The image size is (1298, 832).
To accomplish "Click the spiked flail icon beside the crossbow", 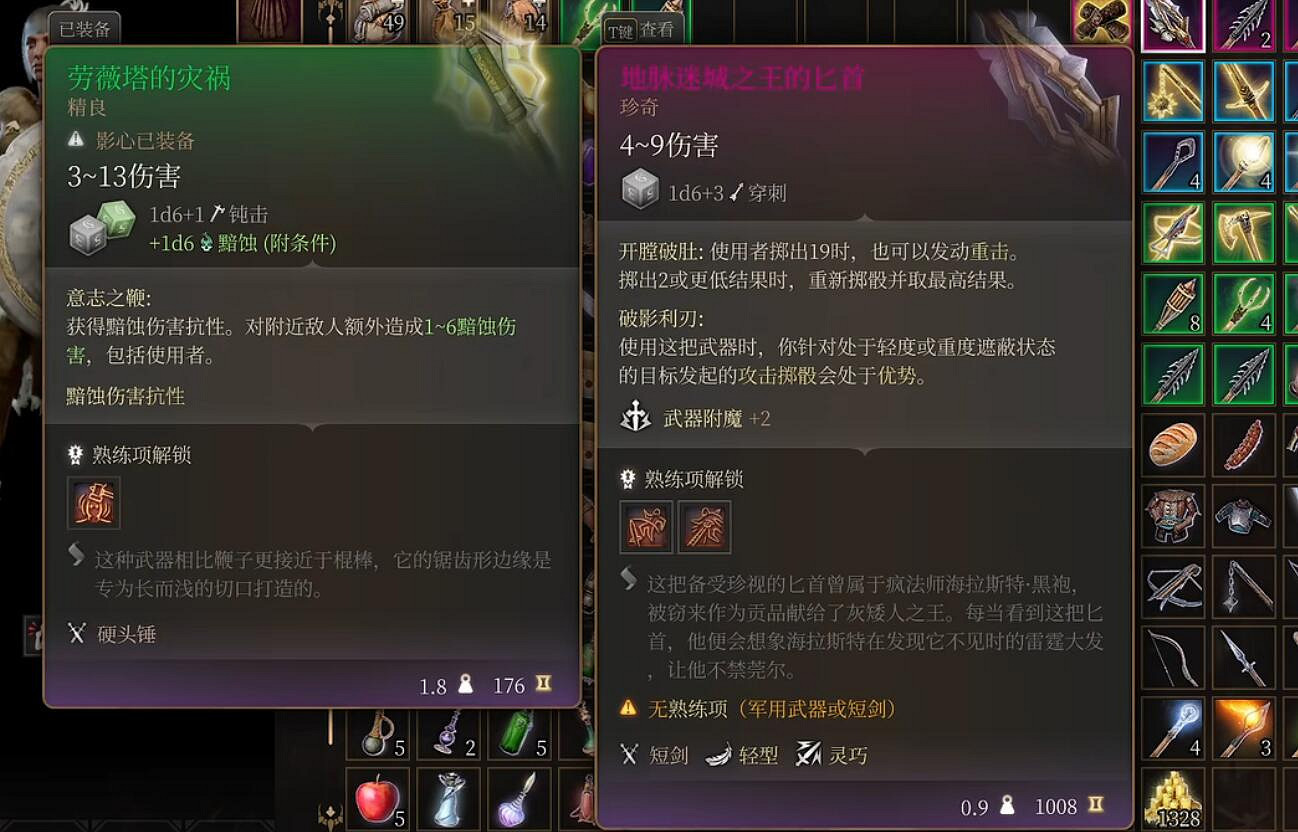I will click(x=1244, y=585).
